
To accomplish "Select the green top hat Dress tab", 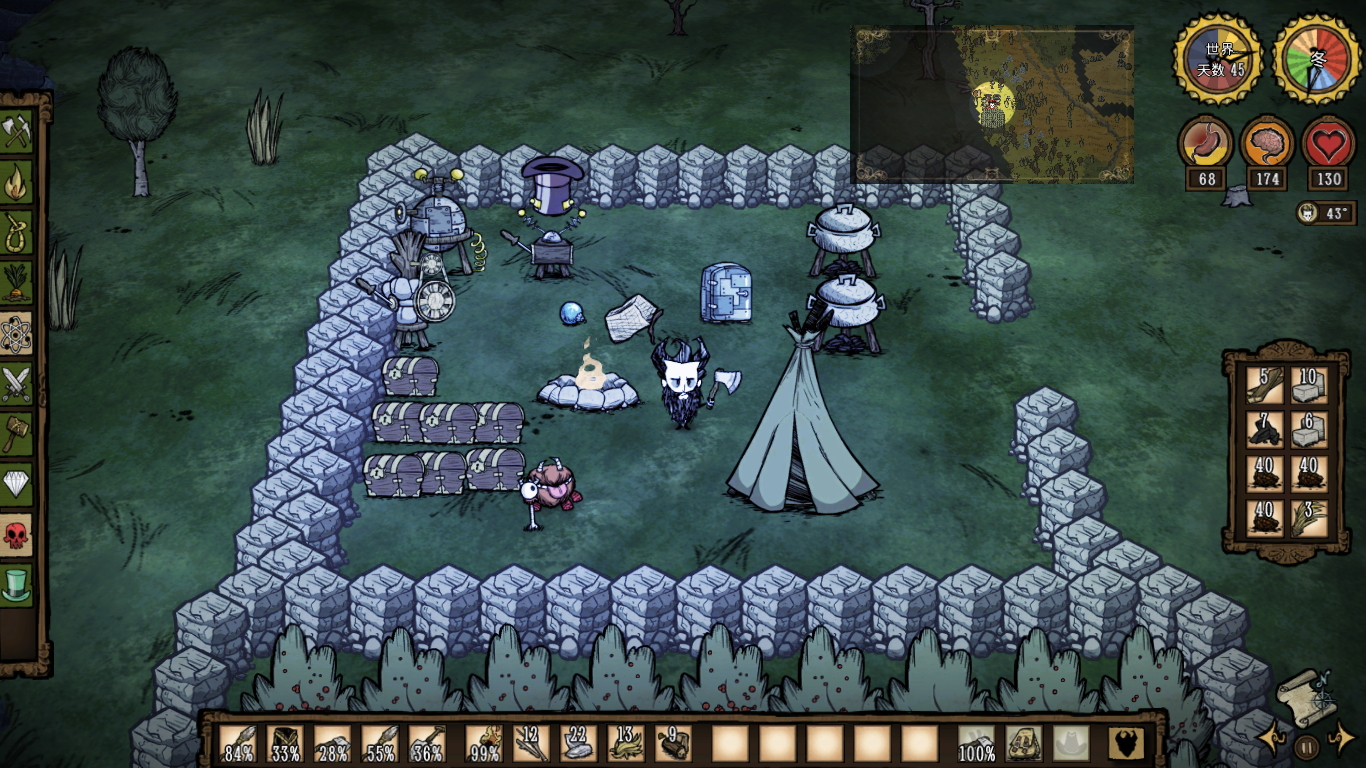I will pos(17,585).
